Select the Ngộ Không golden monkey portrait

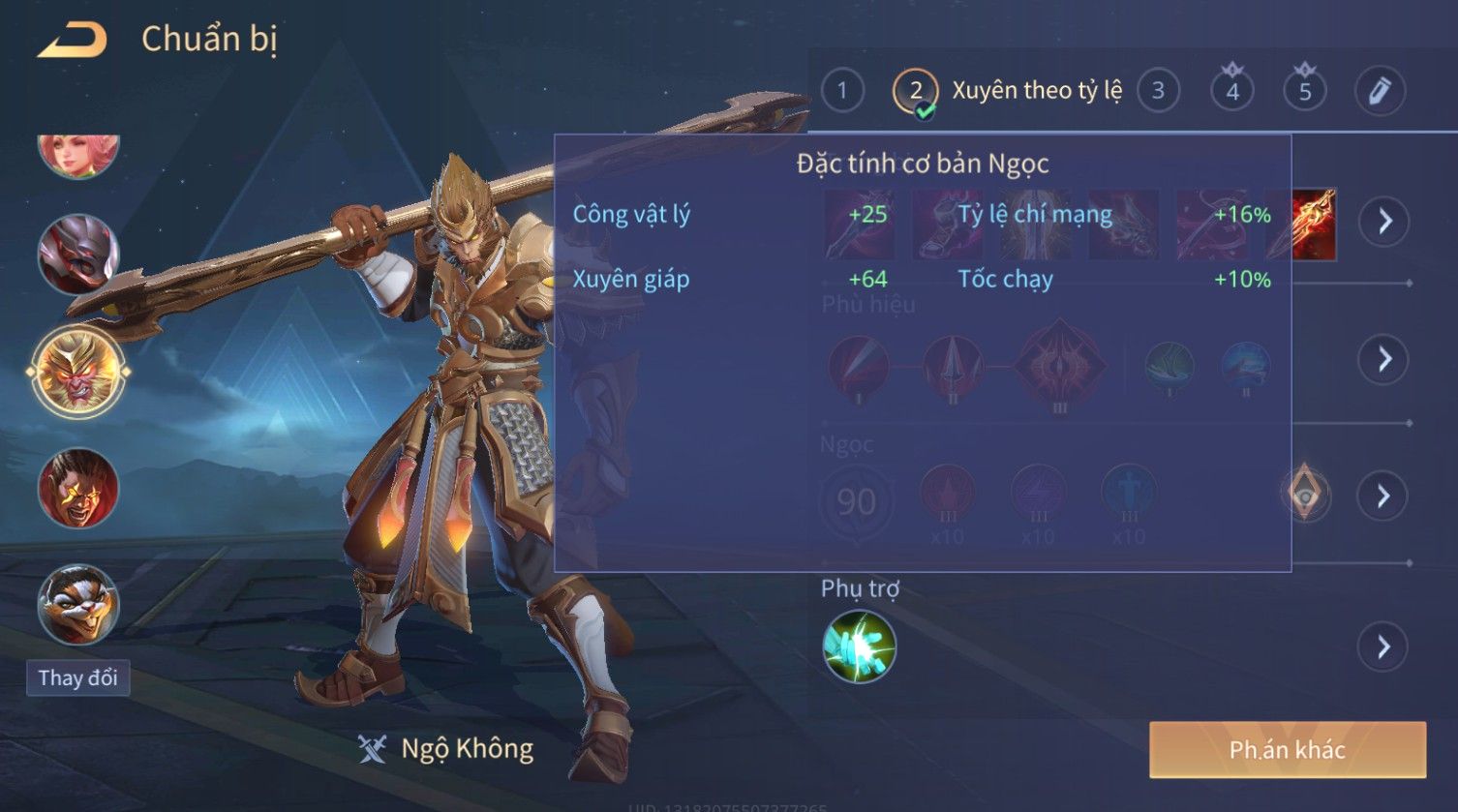[78, 371]
